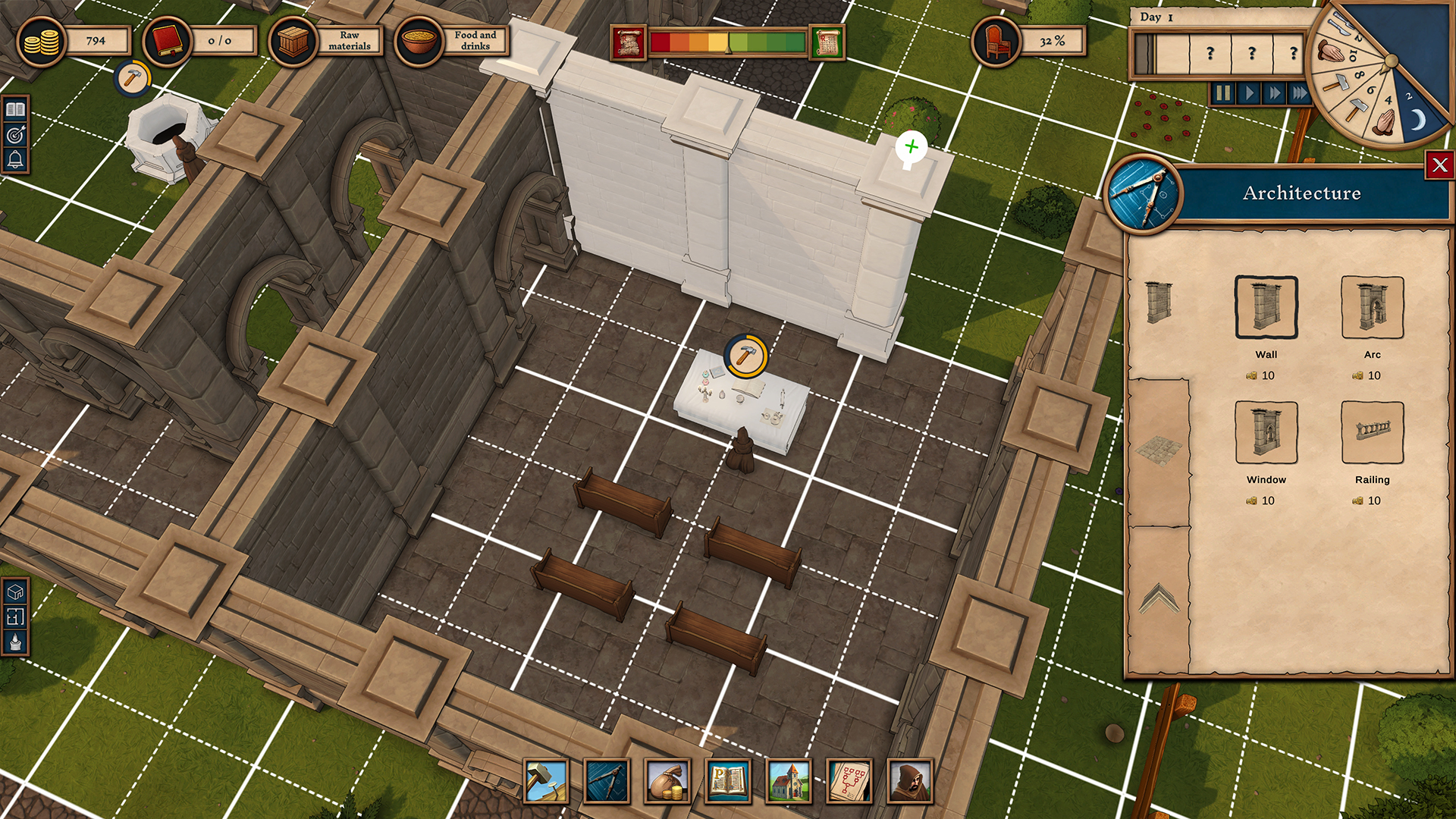The height and width of the screenshot is (819, 1456).
Task: Open the monk roster panel
Action: pyautogui.click(x=909, y=782)
